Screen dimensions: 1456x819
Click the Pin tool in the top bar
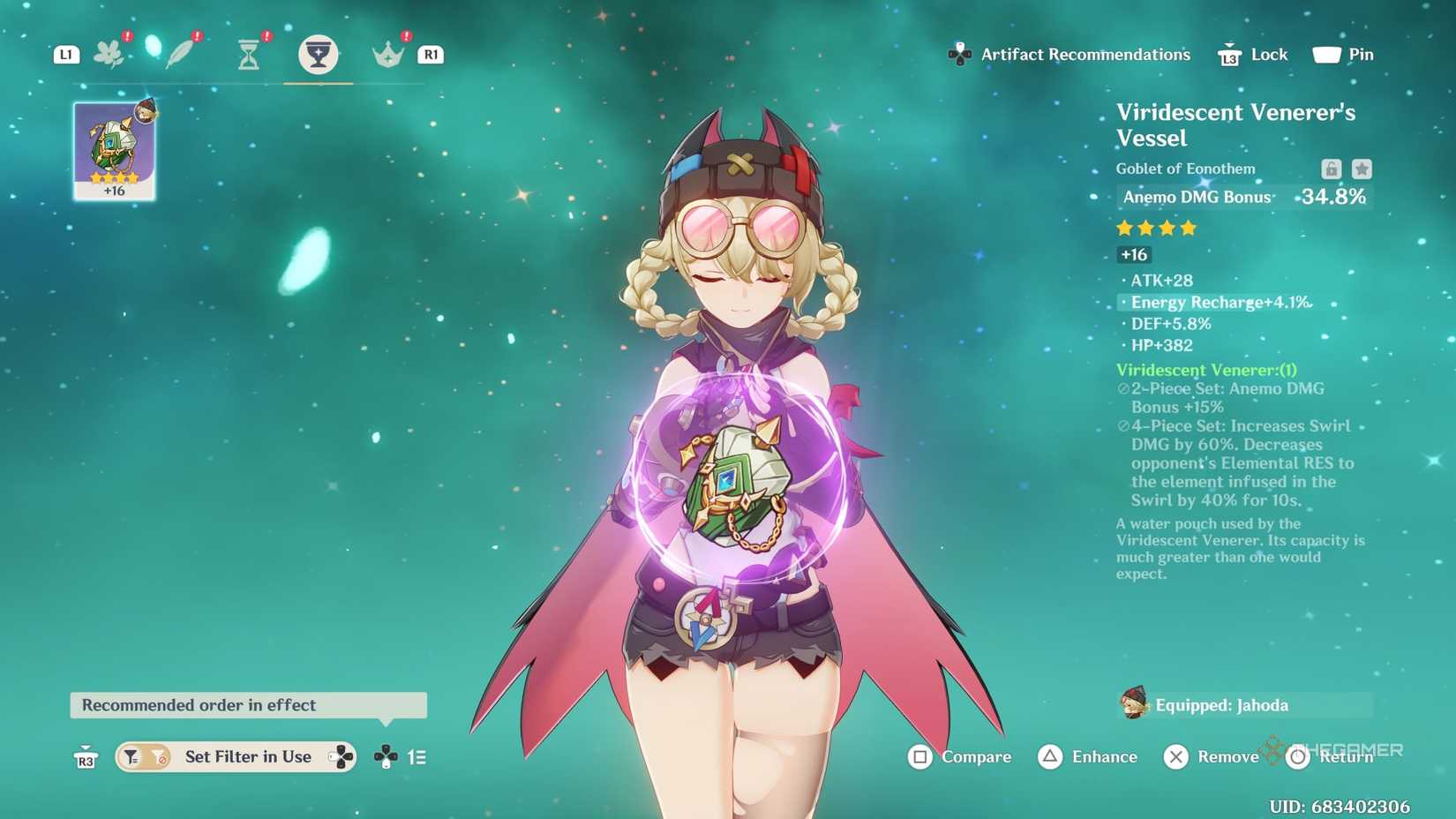point(1343,54)
